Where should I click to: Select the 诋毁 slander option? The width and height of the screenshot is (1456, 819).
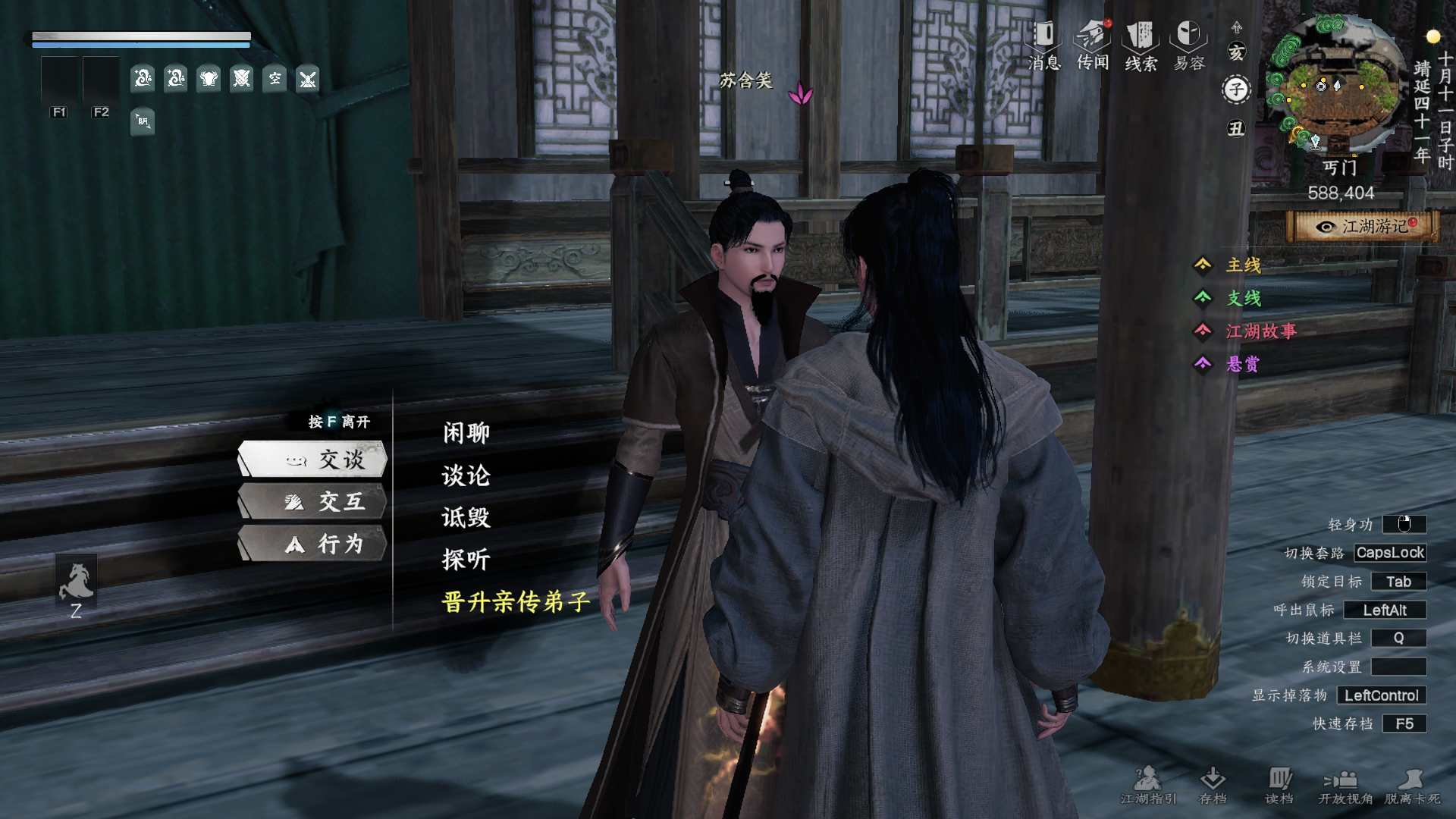point(466,518)
